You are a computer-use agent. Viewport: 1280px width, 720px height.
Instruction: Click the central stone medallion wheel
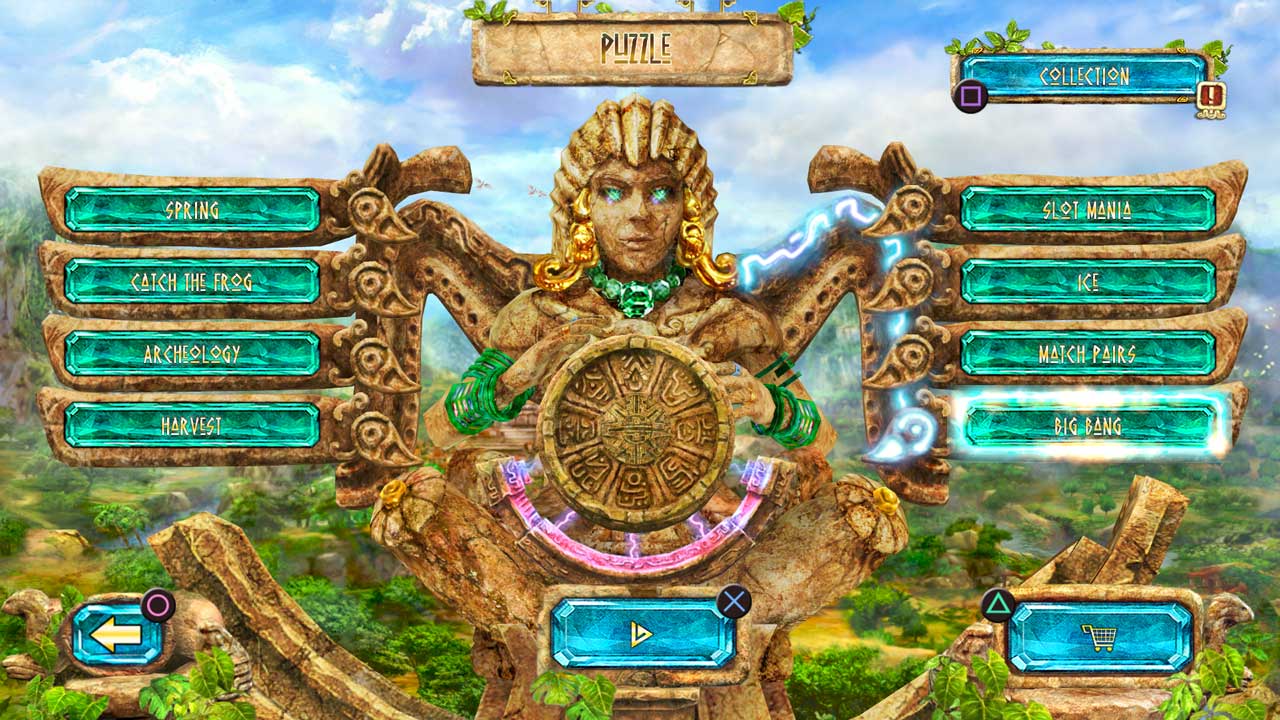pos(637,425)
